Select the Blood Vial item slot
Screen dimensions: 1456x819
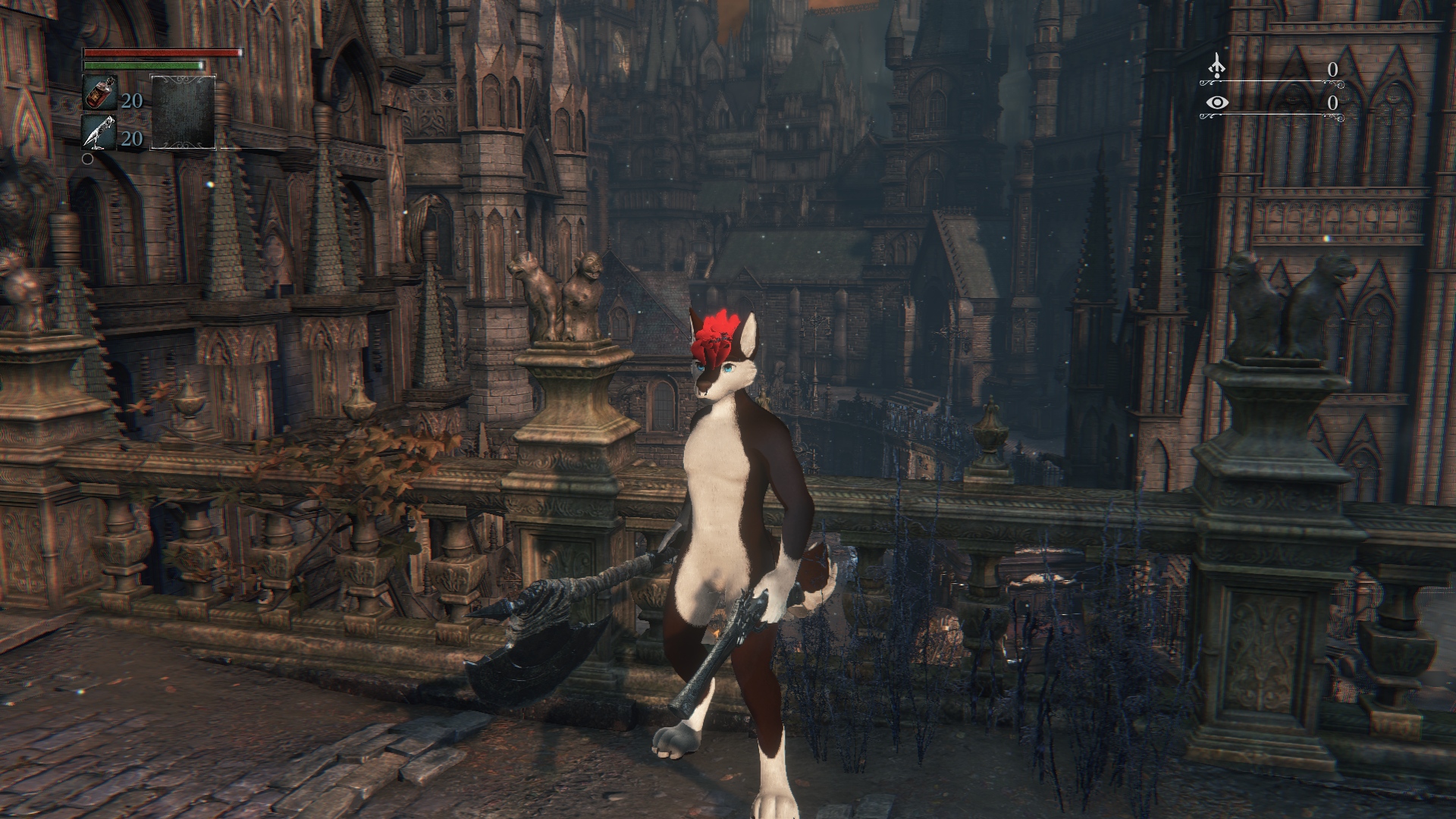[x=99, y=95]
